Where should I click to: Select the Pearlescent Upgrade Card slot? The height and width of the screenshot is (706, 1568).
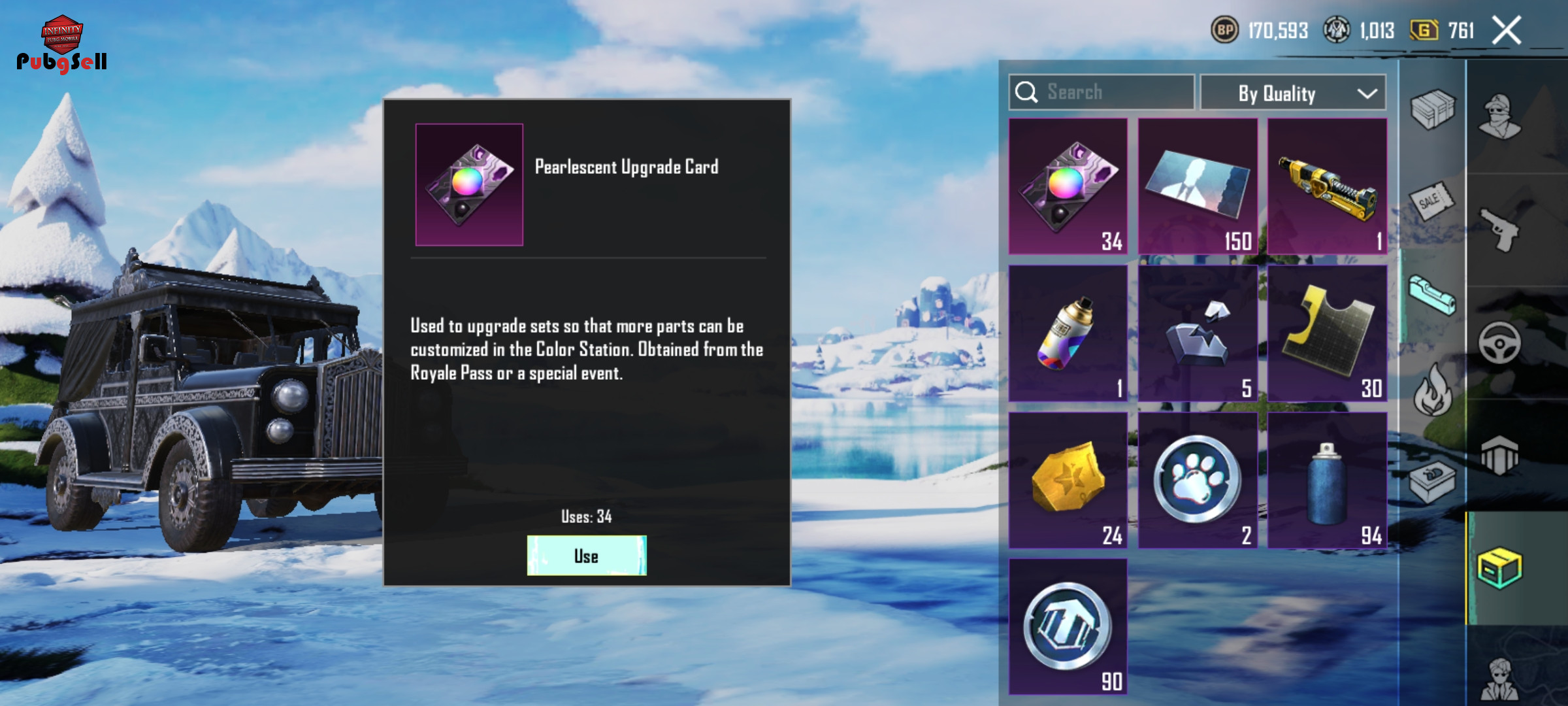1068,186
